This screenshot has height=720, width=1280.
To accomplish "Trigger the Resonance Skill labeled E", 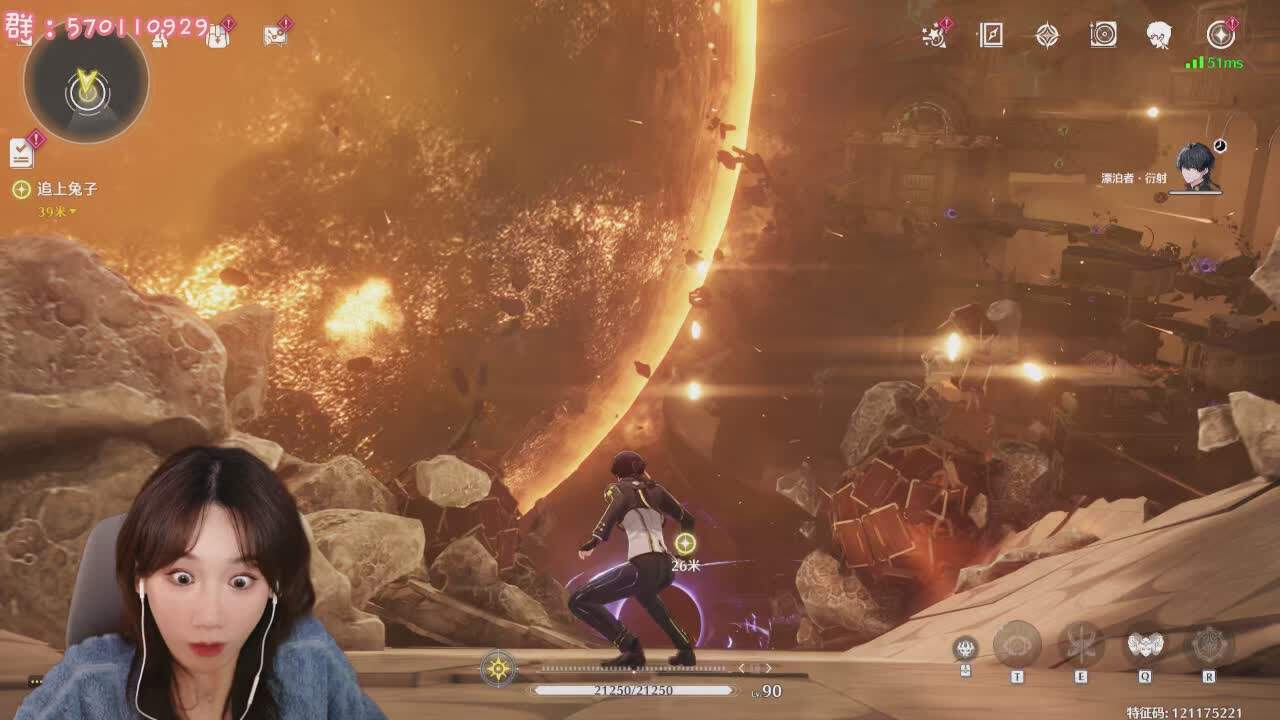I will pyautogui.click(x=1081, y=645).
